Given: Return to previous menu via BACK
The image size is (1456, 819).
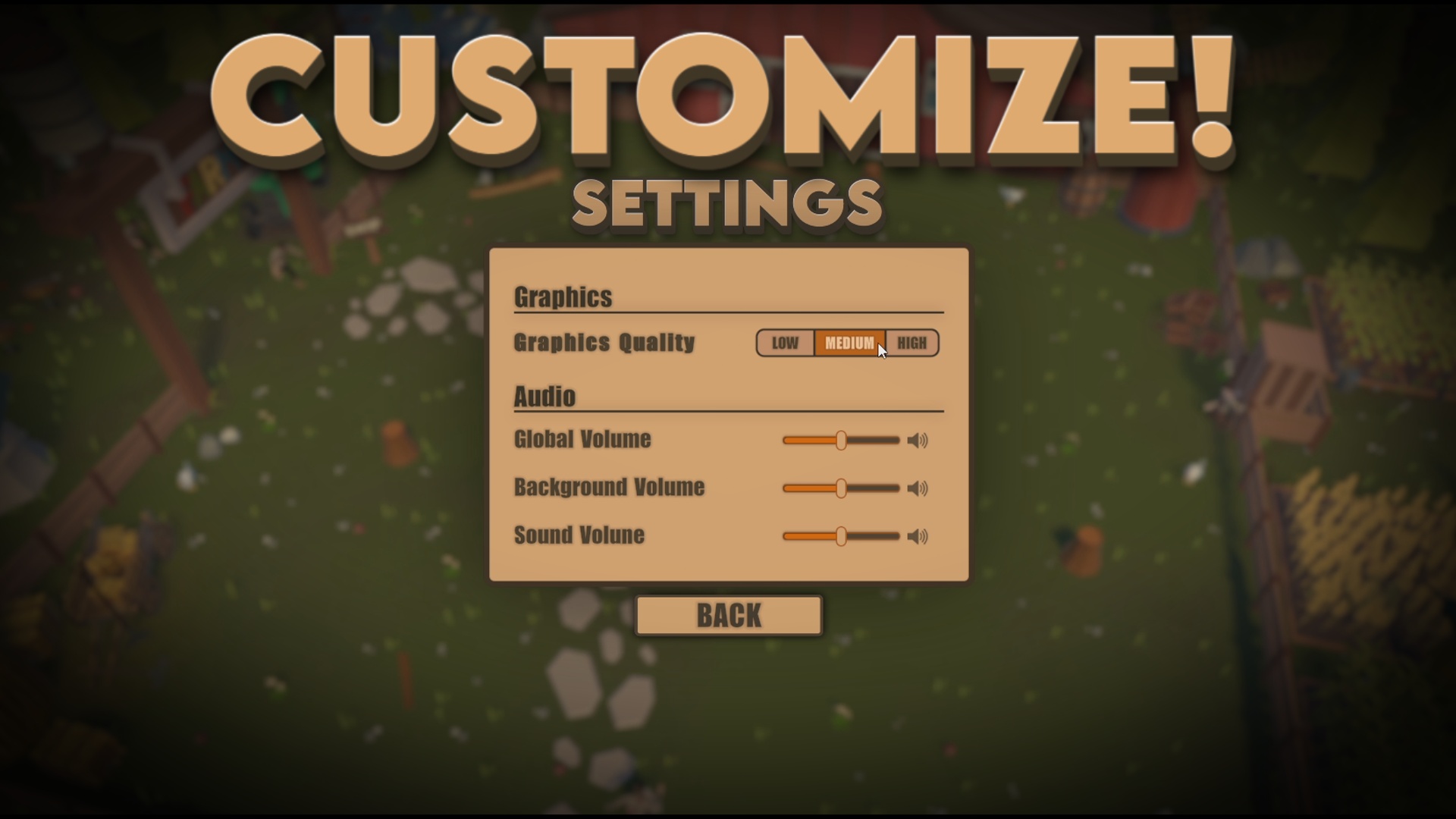Looking at the screenshot, I should pos(727,616).
